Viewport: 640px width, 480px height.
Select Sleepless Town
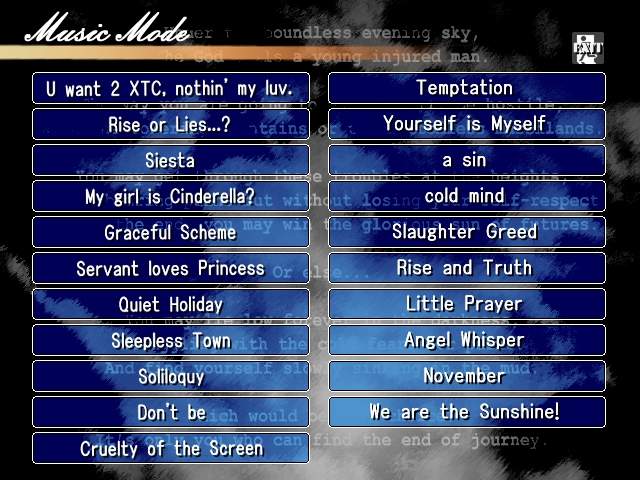[170, 340]
